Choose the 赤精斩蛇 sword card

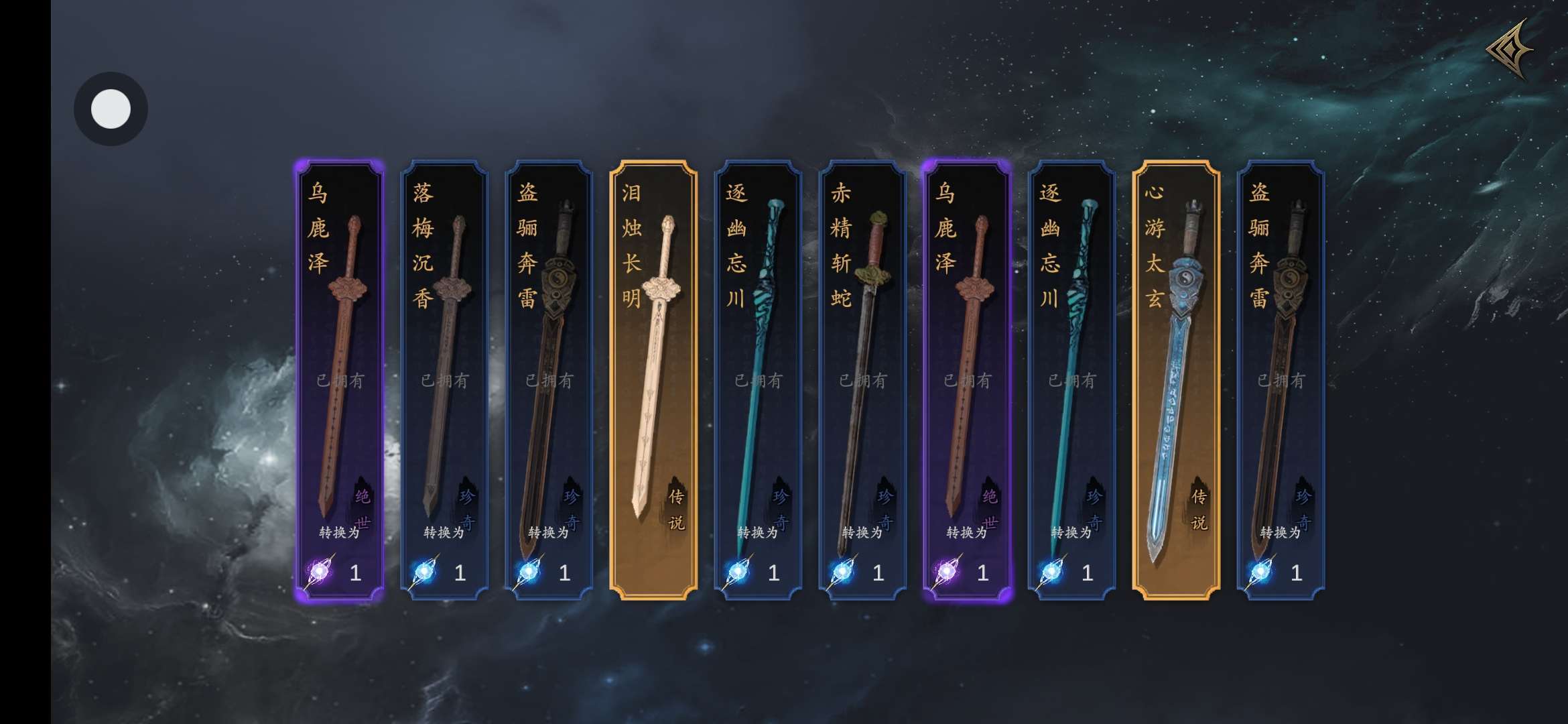pyautogui.click(x=862, y=379)
